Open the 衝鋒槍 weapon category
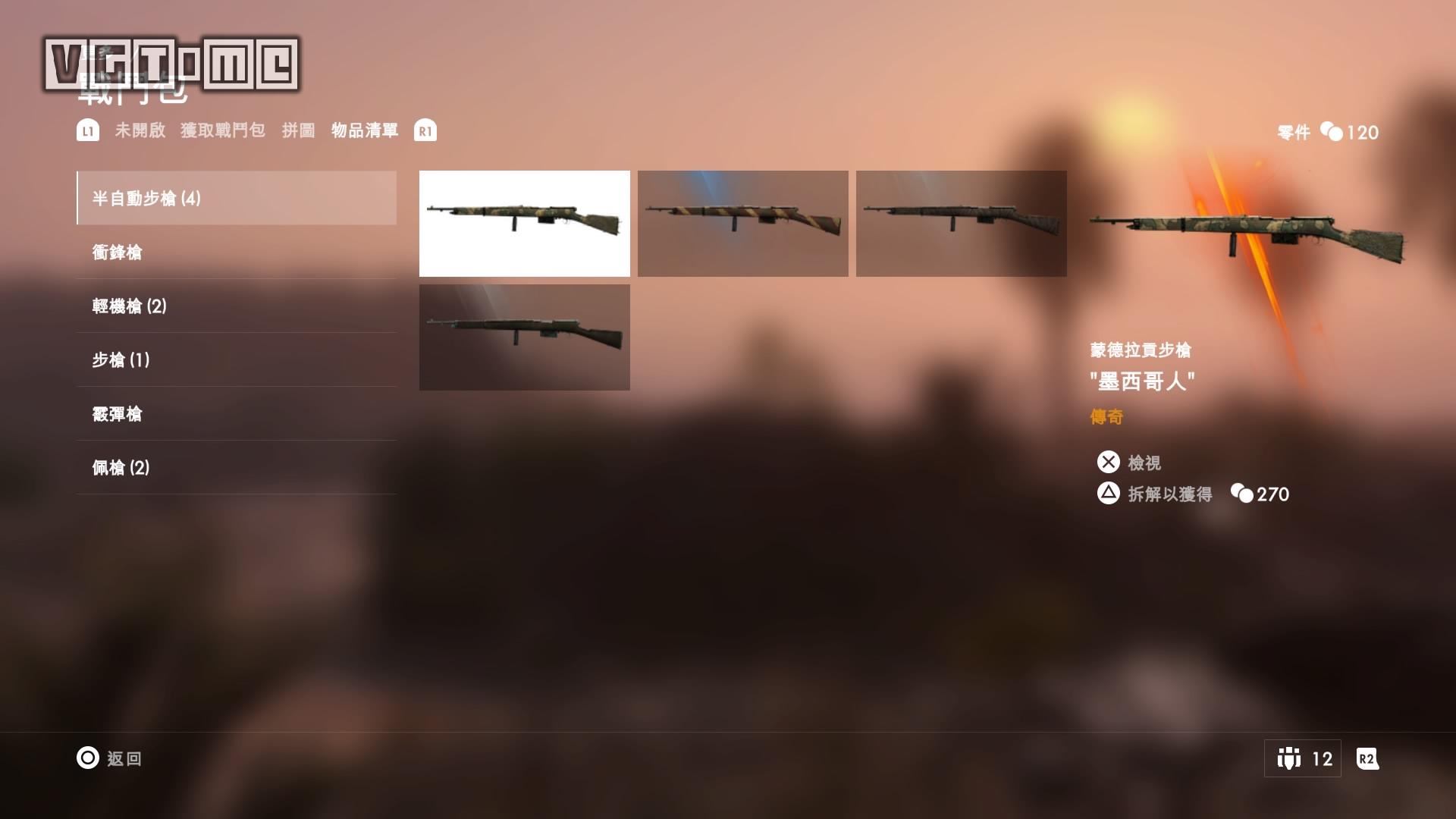 click(237, 253)
